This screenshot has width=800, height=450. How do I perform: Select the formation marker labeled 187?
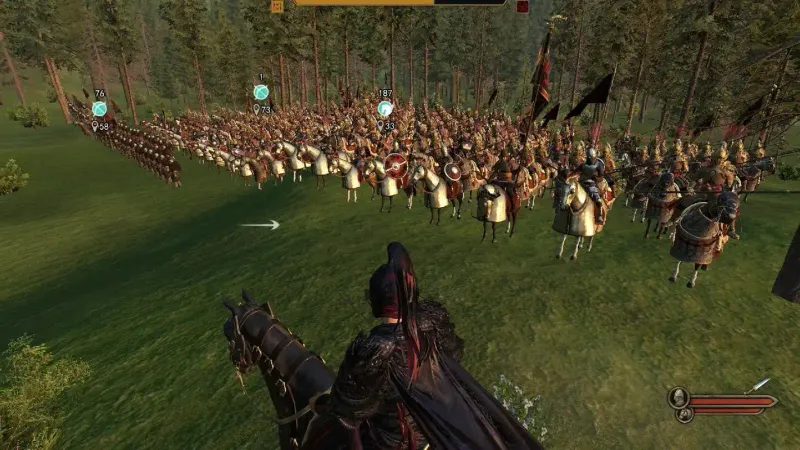385,108
